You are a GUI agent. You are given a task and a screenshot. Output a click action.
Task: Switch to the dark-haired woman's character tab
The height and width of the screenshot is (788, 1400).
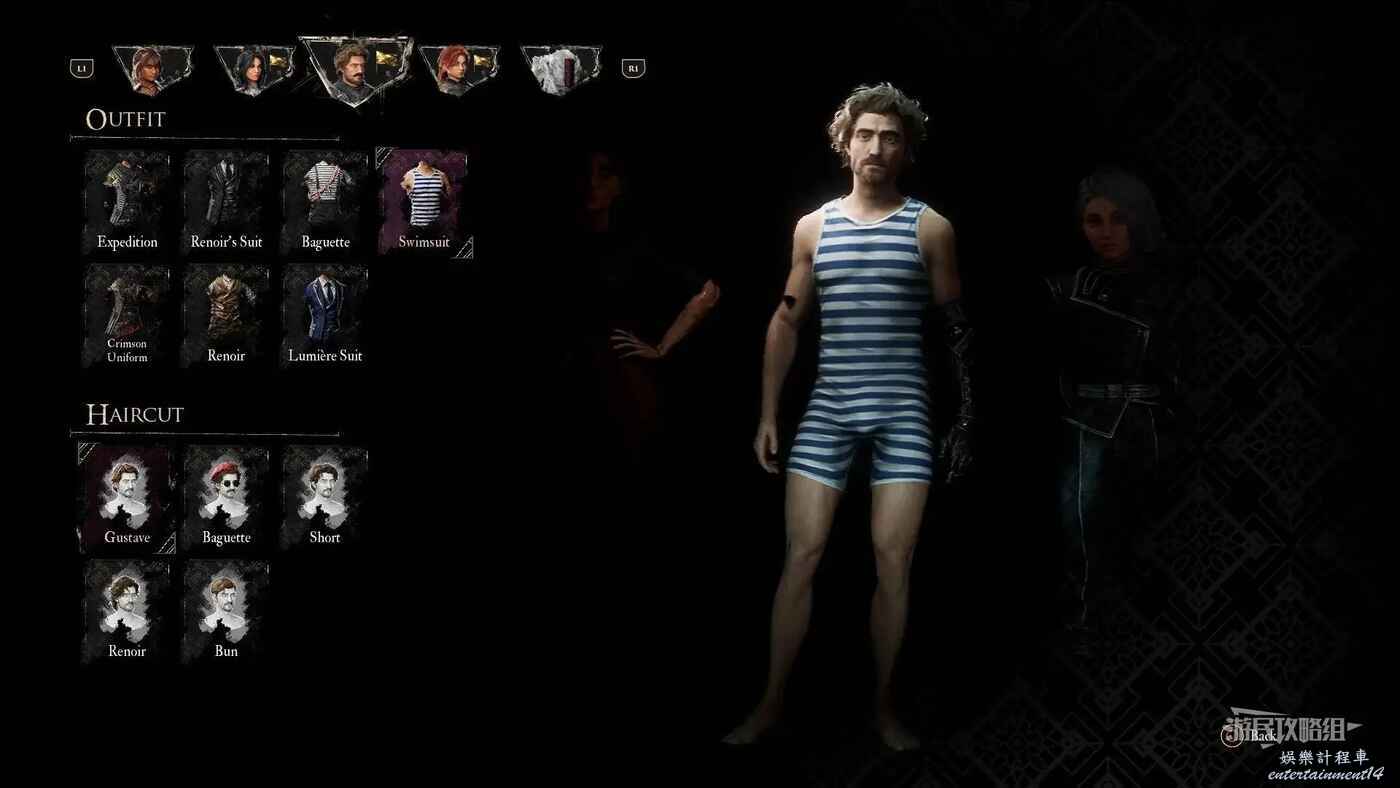pyautogui.click(x=254, y=68)
